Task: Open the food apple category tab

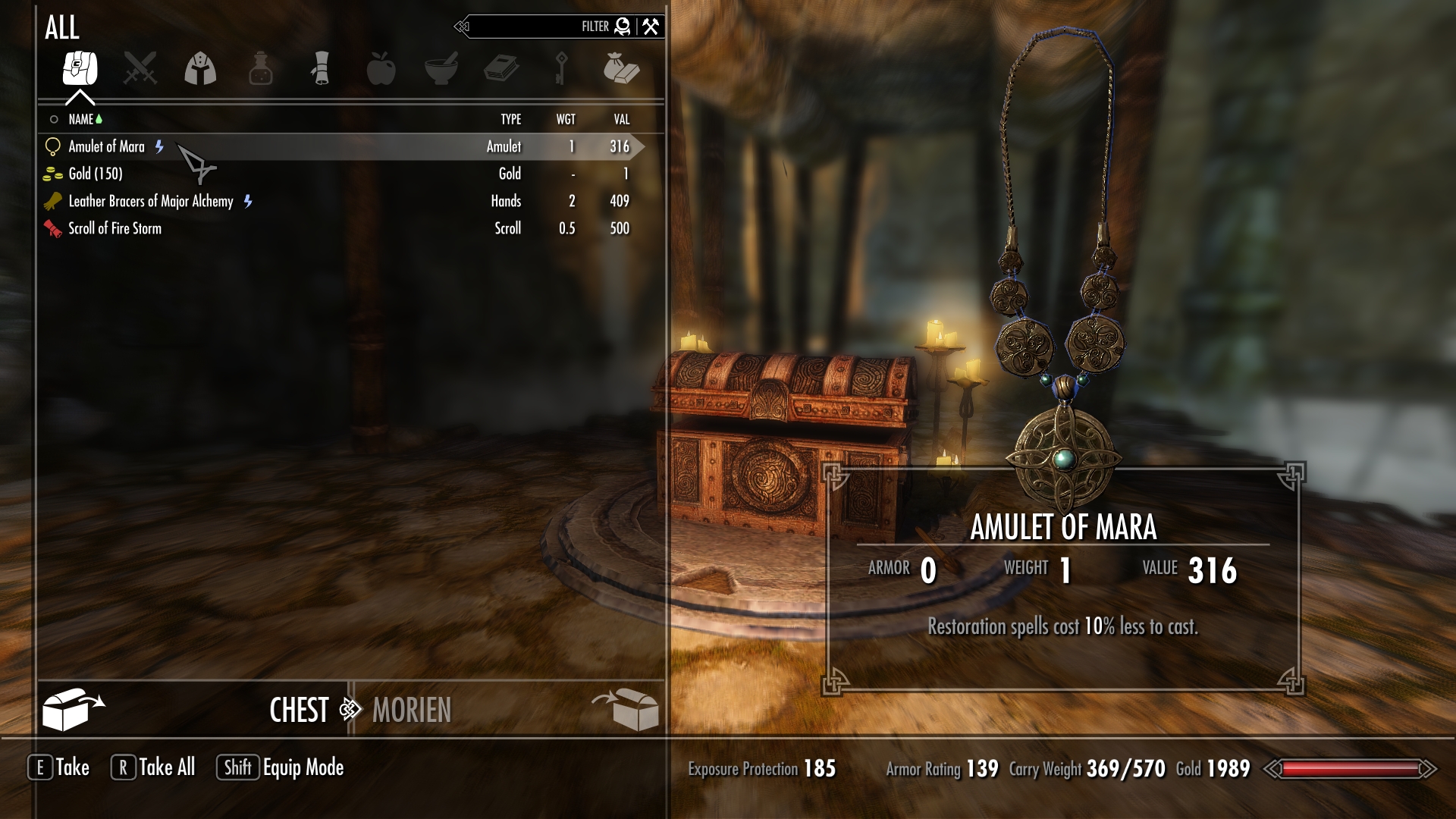Action: point(381,68)
